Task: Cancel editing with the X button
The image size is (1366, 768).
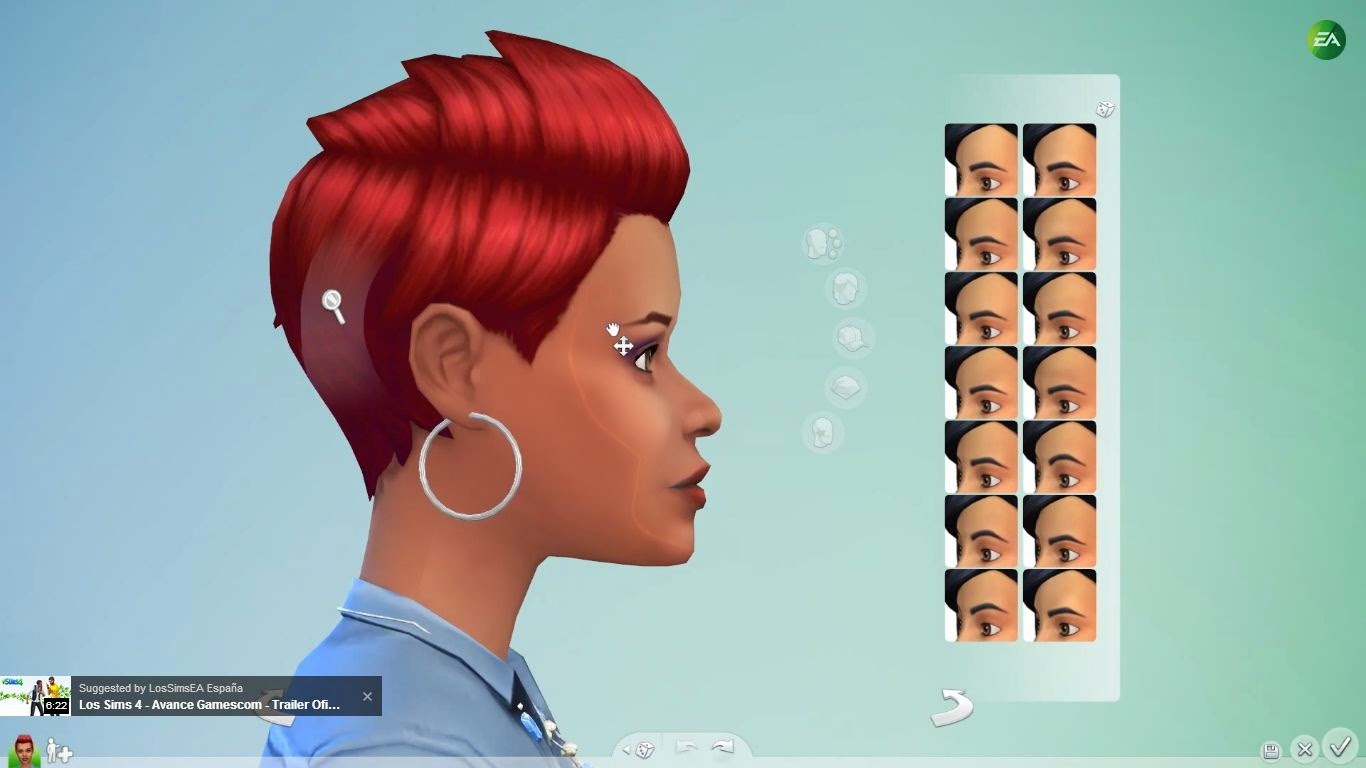Action: click(1305, 749)
